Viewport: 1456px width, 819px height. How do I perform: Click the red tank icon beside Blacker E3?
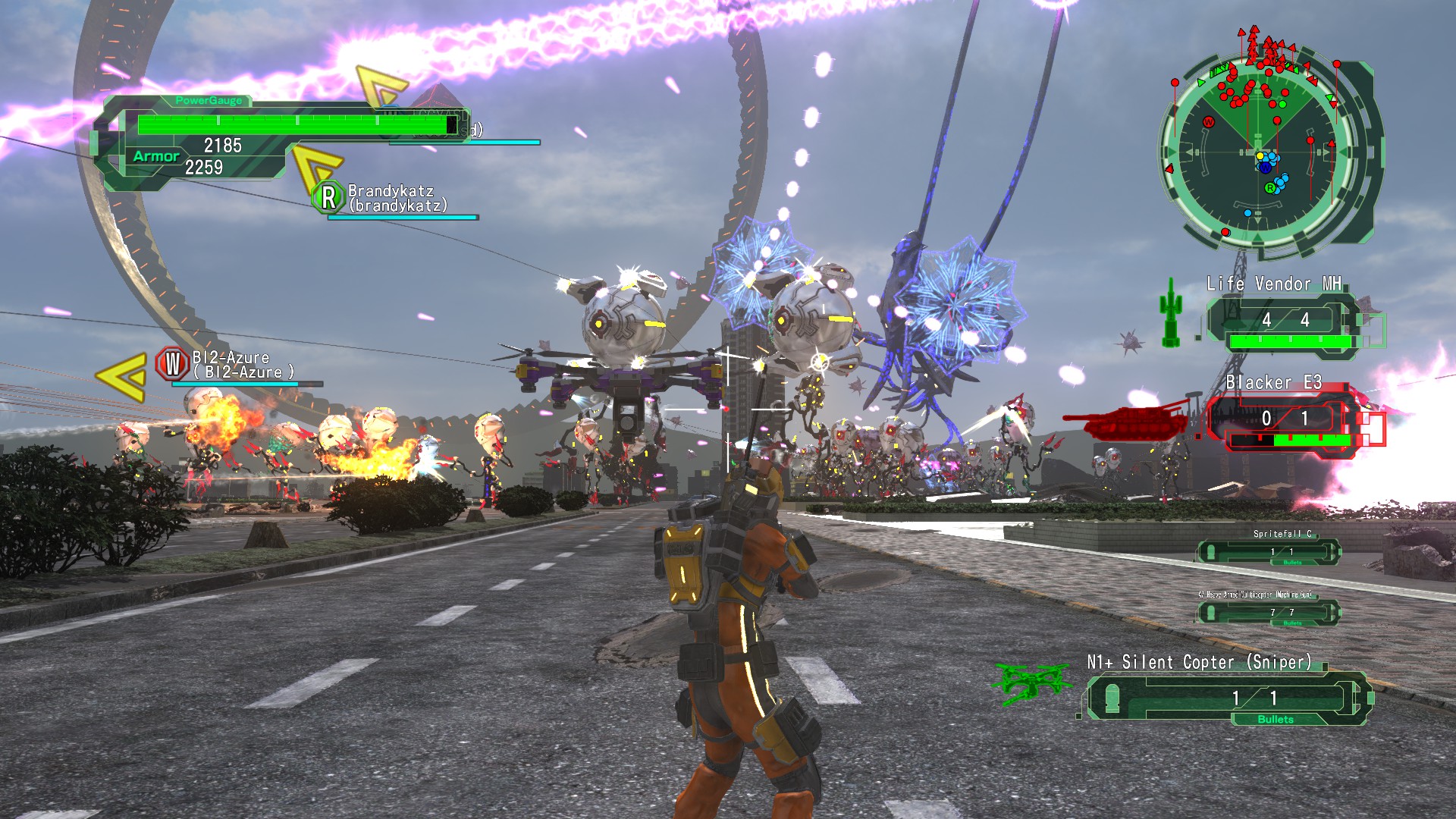point(1125,421)
